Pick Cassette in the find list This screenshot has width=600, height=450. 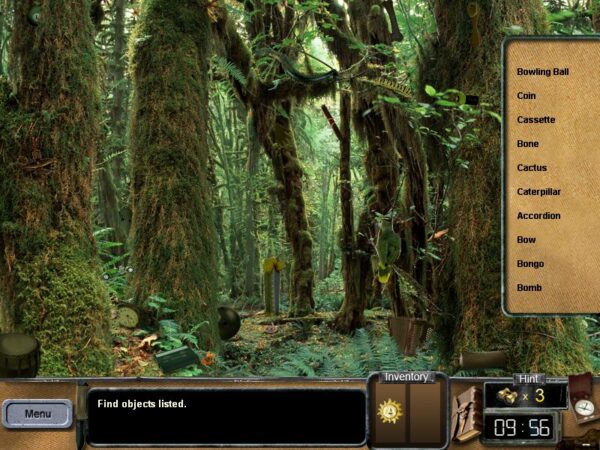(536, 120)
